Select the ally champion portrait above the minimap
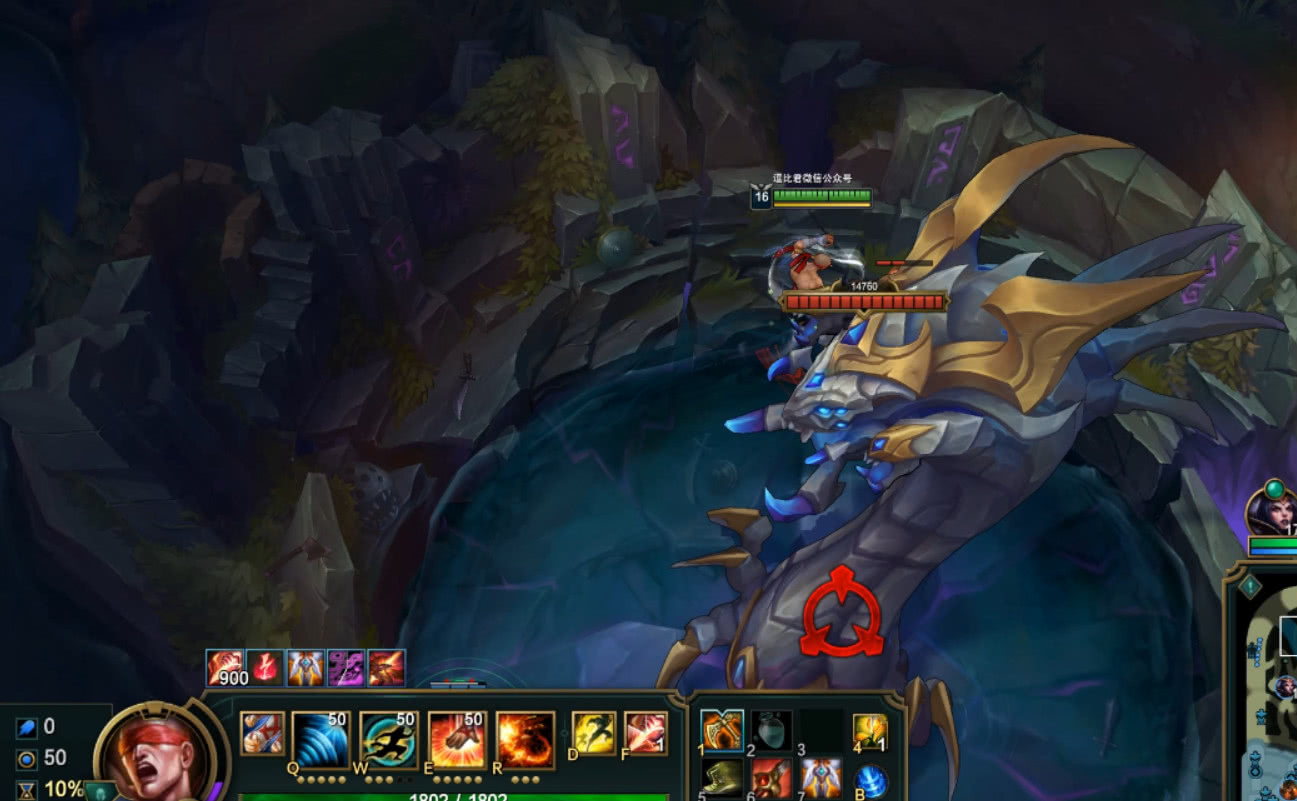The height and width of the screenshot is (801, 1297). click(x=1271, y=510)
